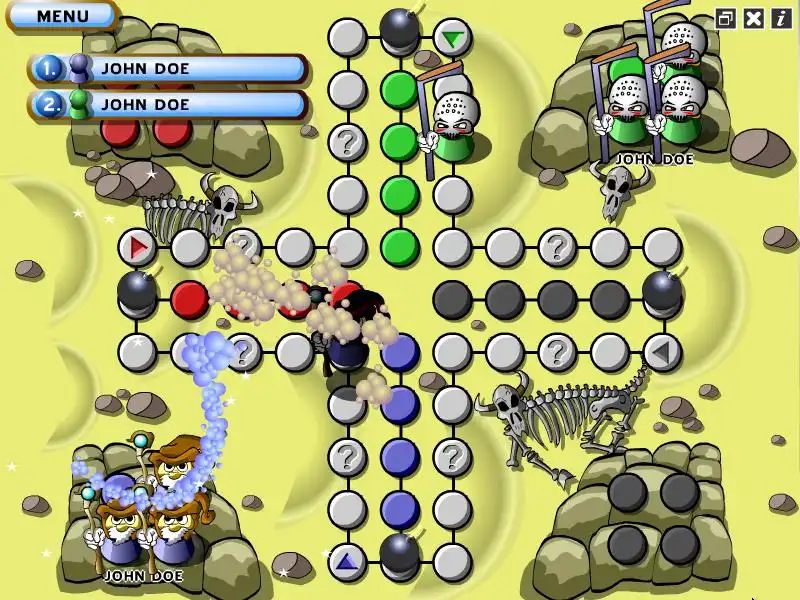Select the grey left-arrow start tile
This screenshot has height=600, width=800.
[x=661, y=351]
